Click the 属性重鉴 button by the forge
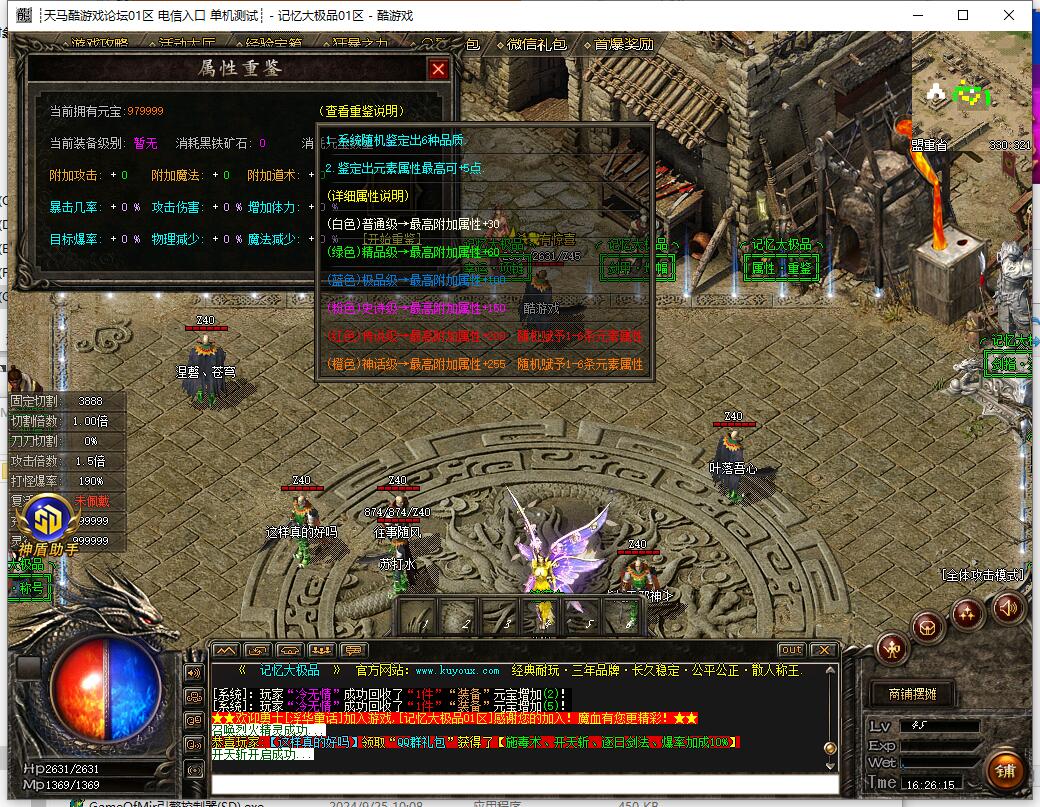This screenshot has width=1040, height=807. (783, 267)
